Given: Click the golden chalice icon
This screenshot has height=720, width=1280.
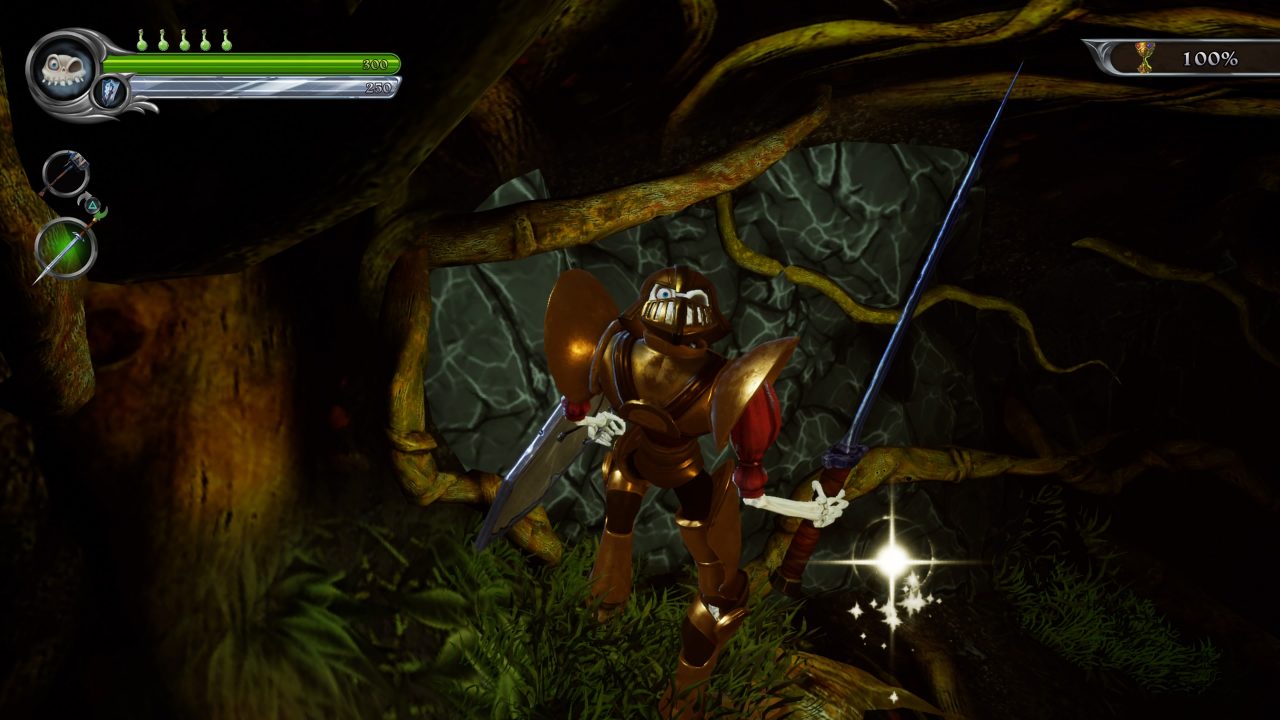Looking at the screenshot, I should click(1145, 58).
